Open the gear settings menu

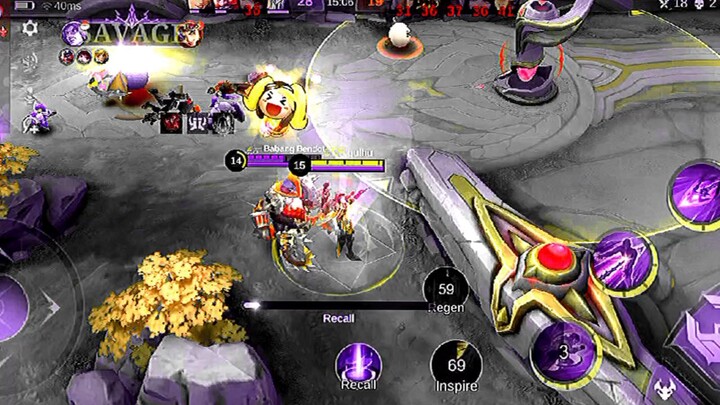point(30,28)
